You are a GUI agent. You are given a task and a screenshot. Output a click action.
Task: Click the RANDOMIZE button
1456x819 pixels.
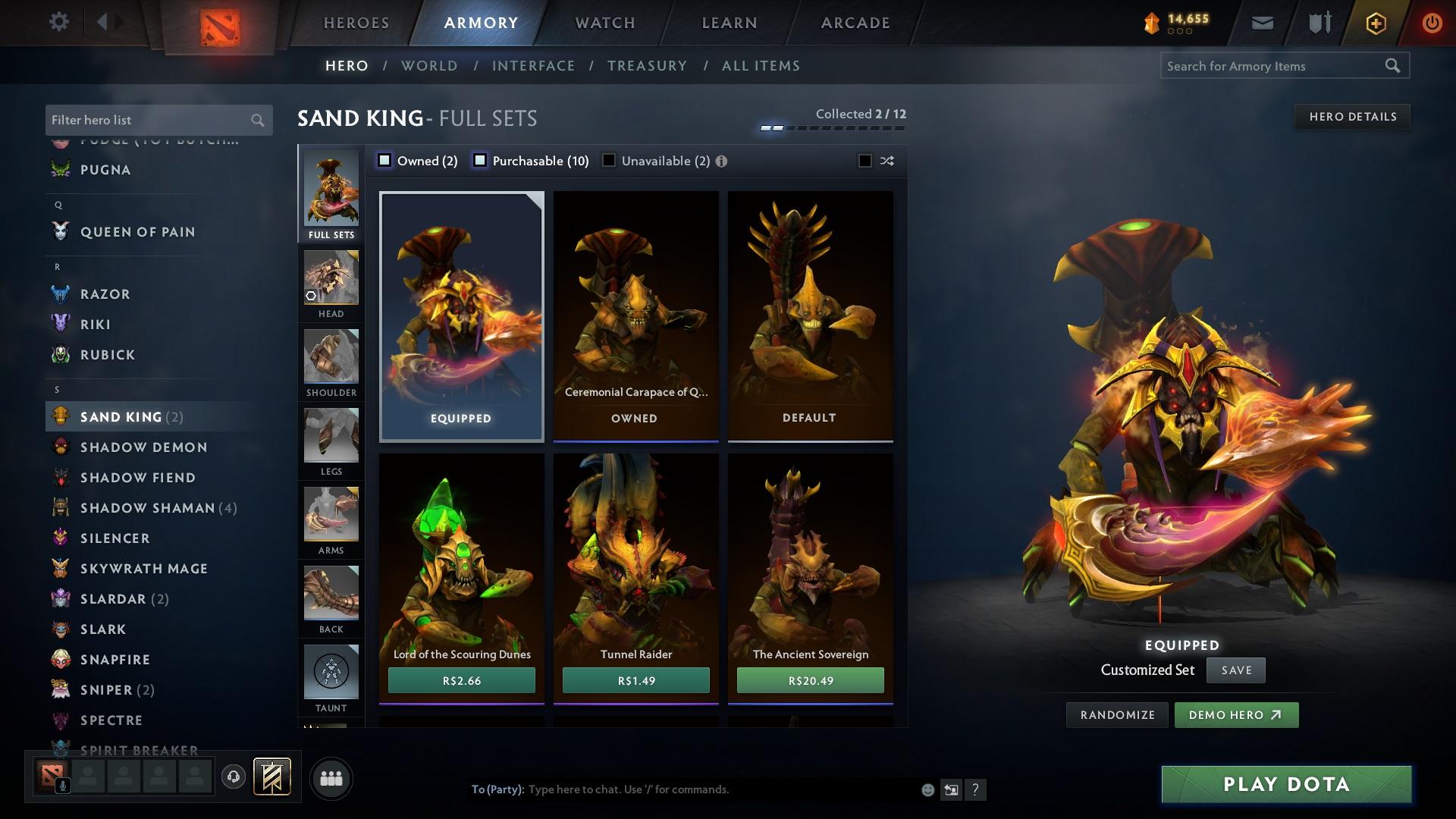(x=1117, y=714)
